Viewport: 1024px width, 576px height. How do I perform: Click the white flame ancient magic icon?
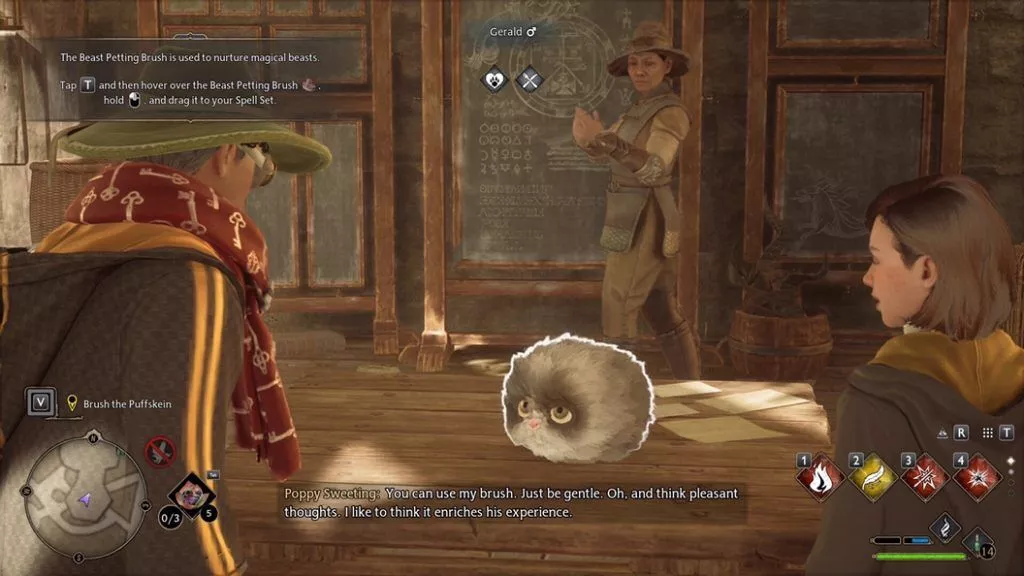coord(945,526)
